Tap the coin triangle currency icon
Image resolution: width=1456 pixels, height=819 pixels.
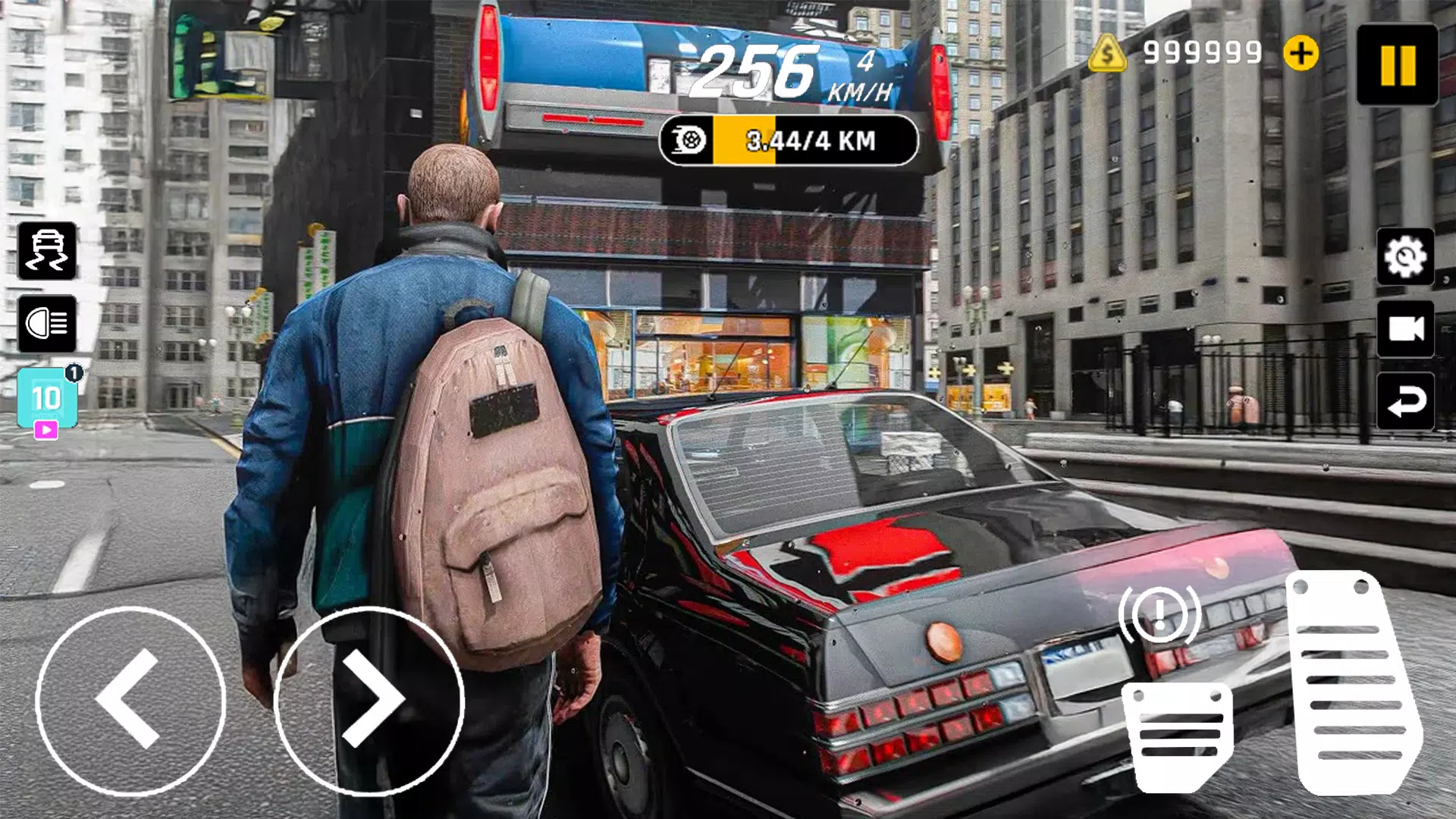click(x=1109, y=53)
